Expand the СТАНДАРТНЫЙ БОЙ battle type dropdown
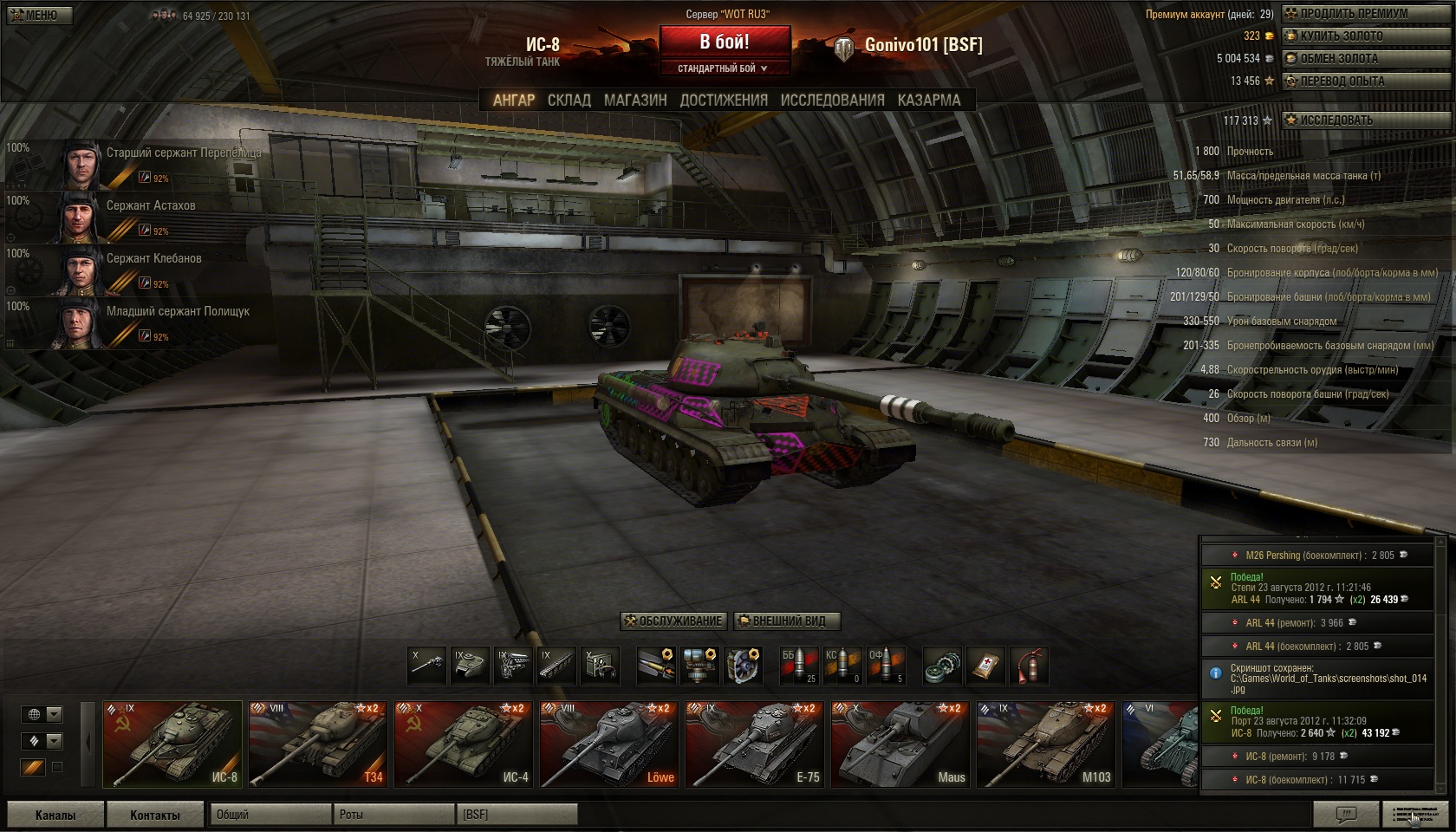Viewport: 1456px width, 832px height. 724,68
